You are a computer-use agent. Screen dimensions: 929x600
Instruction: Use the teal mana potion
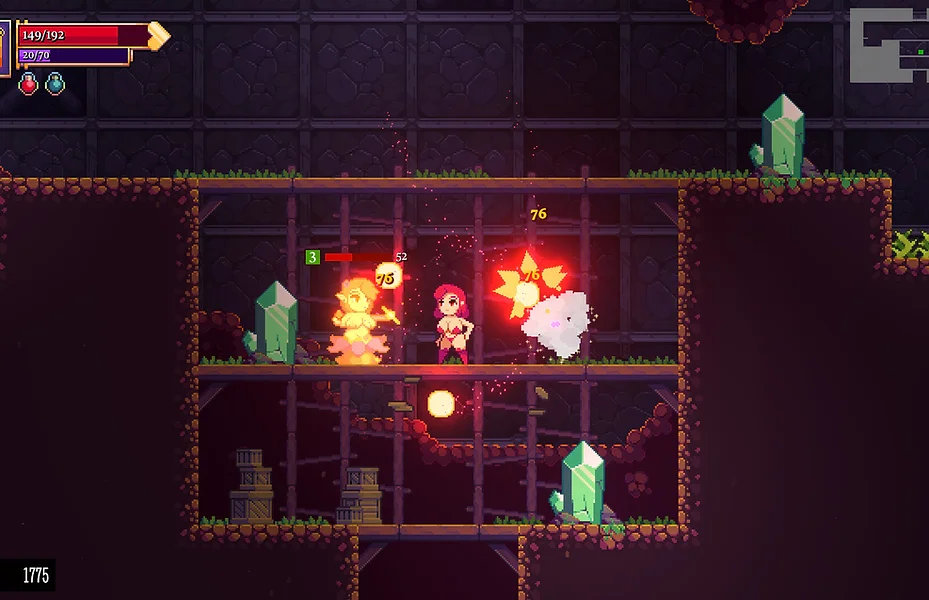pos(56,84)
